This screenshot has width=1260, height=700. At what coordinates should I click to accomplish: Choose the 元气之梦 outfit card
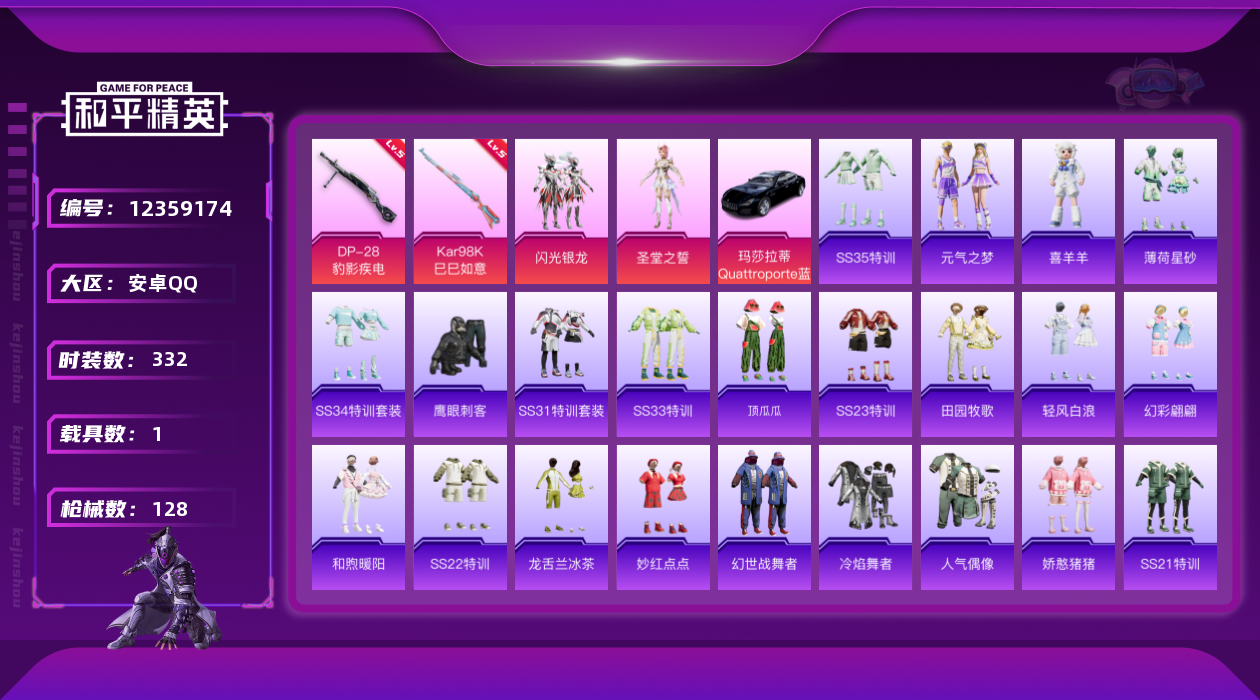tap(967, 210)
